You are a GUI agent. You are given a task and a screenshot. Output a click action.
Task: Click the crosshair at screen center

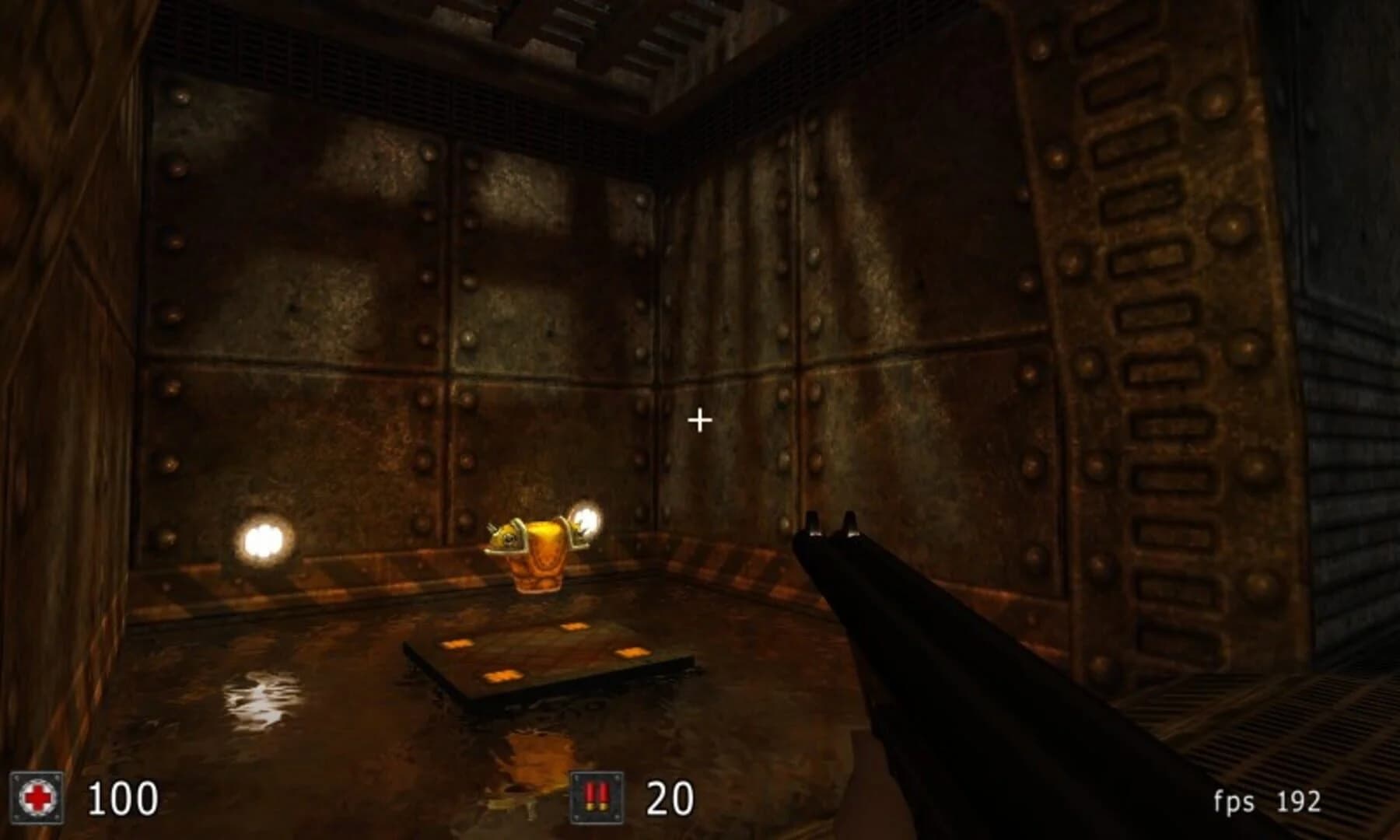[701, 420]
